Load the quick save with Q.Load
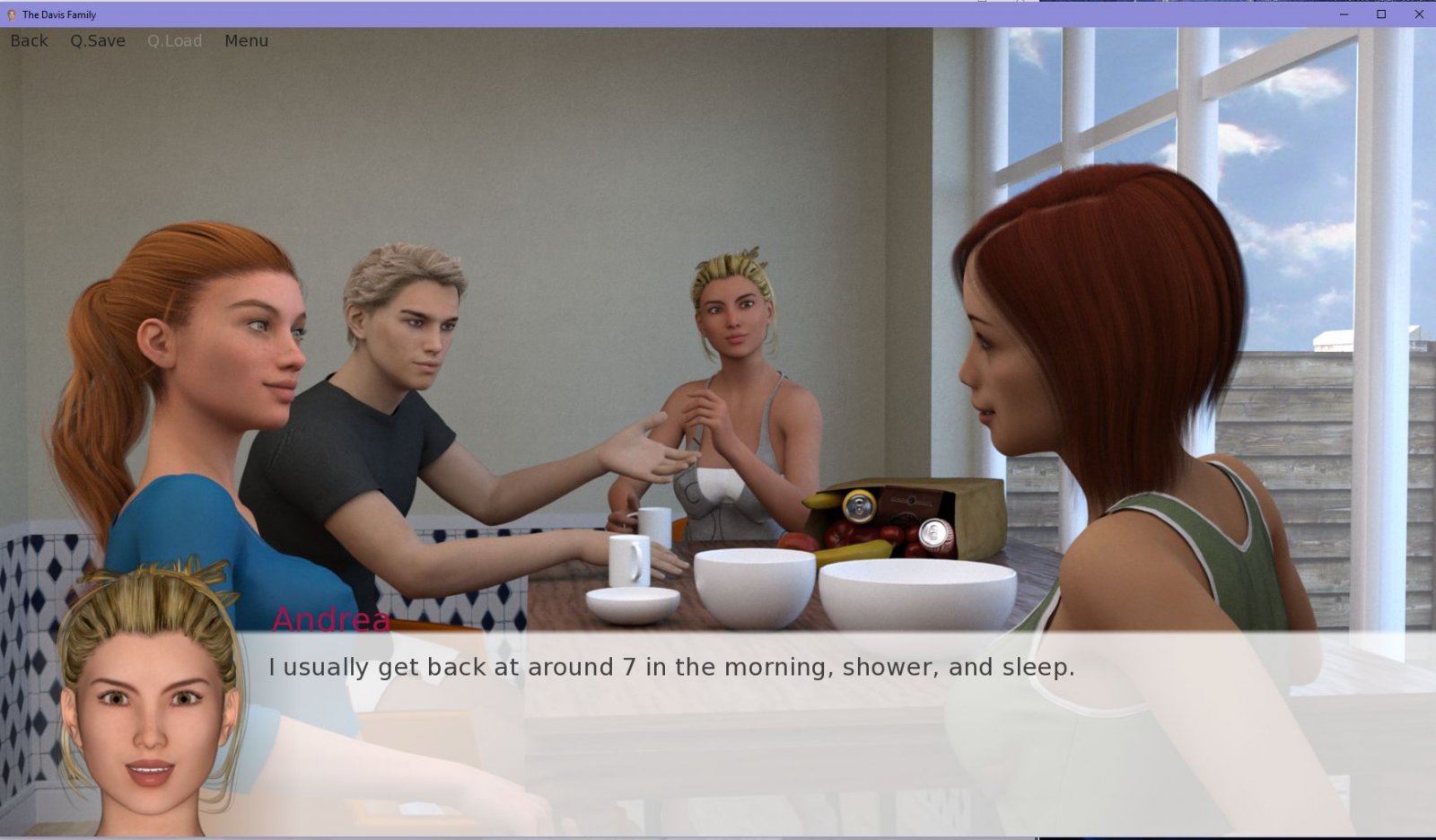This screenshot has width=1436, height=840. coord(174,40)
